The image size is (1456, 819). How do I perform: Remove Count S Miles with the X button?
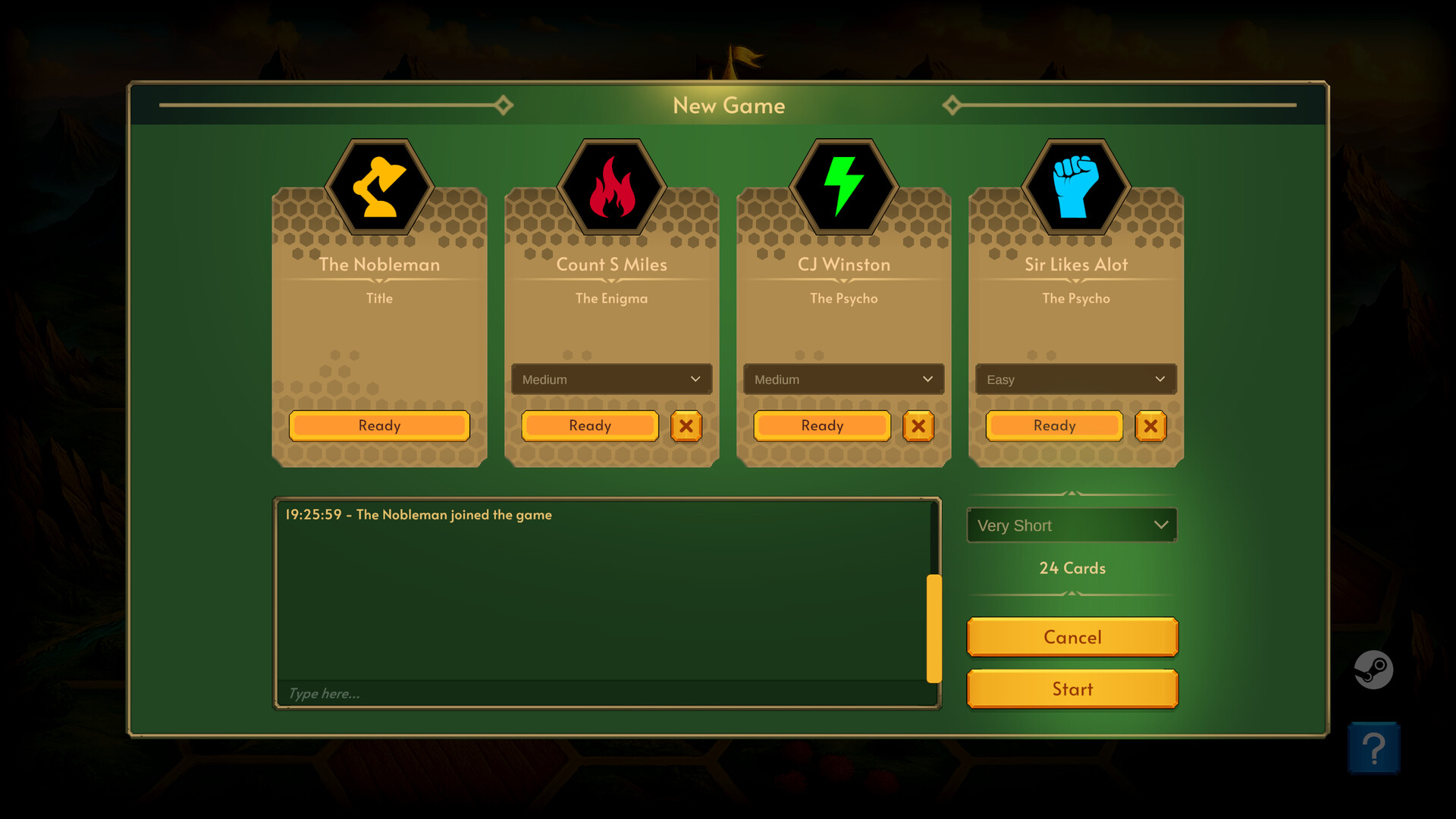(686, 426)
